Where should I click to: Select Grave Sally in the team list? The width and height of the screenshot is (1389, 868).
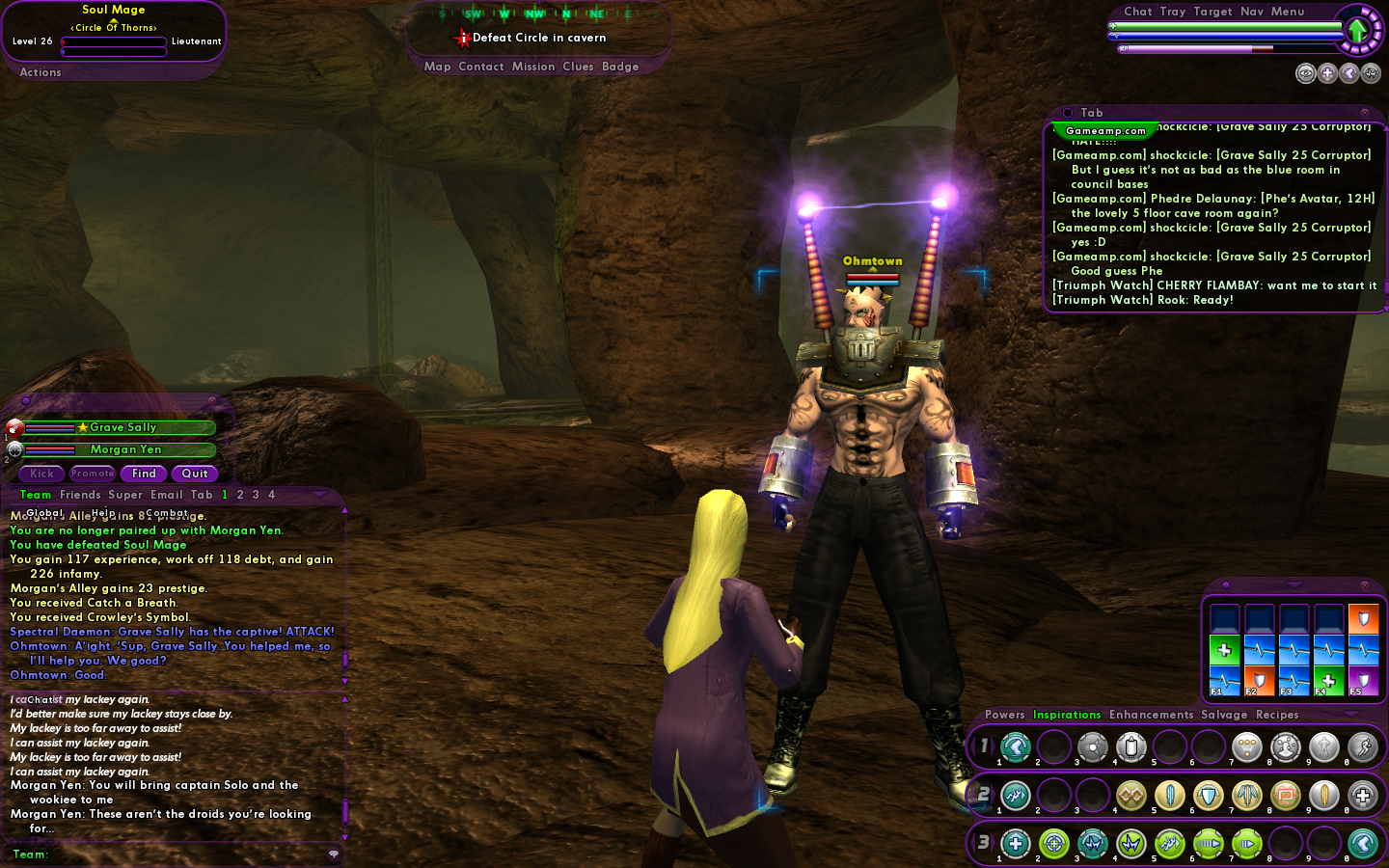coord(123,427)
